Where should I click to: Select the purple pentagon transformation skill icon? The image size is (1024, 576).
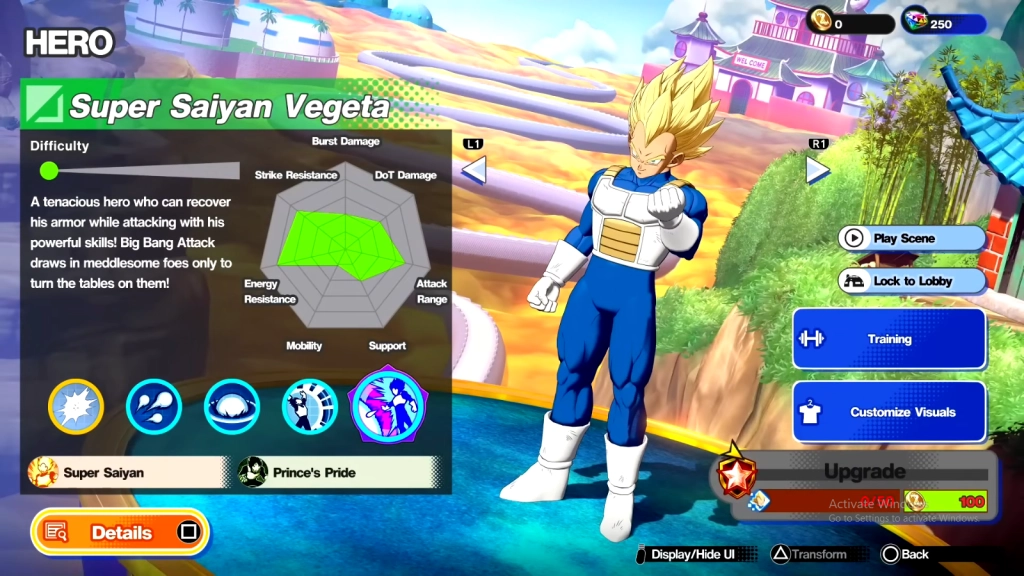(x=388, y=405)
